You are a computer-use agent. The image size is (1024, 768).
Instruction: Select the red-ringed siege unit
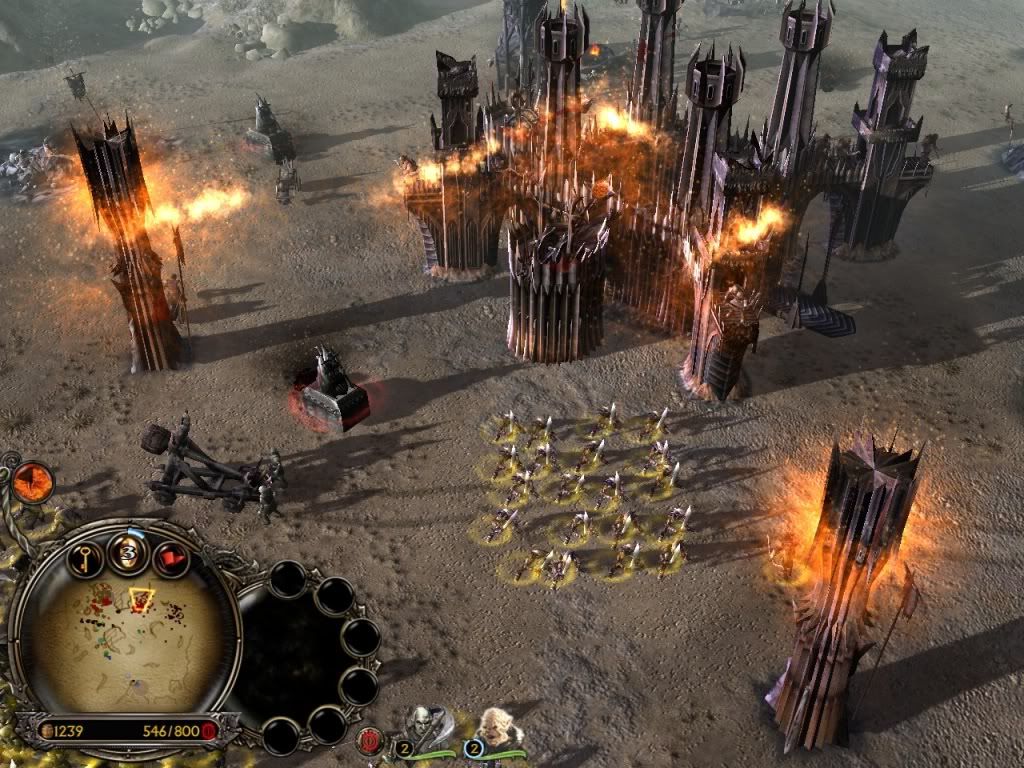333,395
